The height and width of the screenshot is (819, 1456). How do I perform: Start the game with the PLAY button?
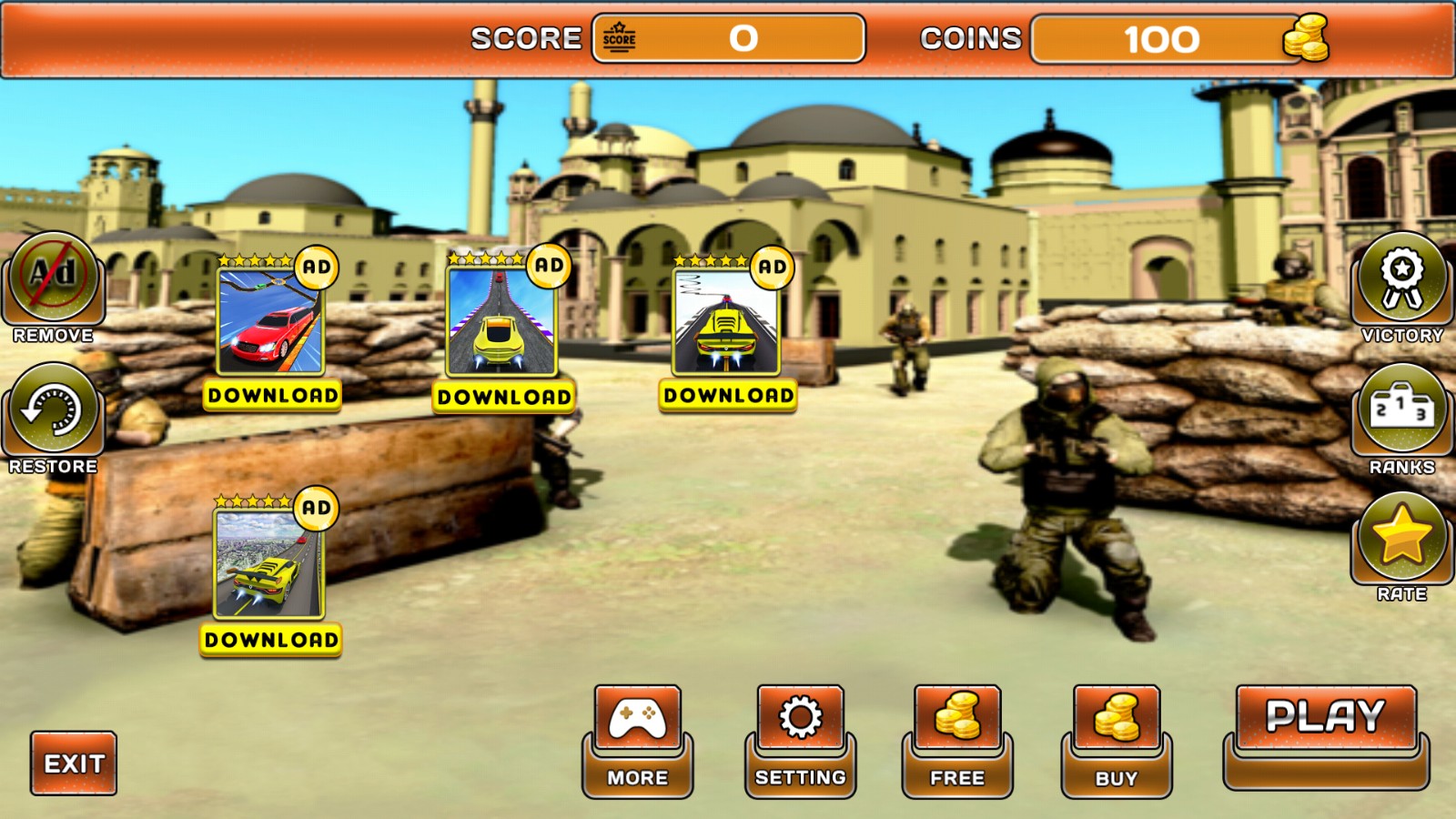[1325, 718]
